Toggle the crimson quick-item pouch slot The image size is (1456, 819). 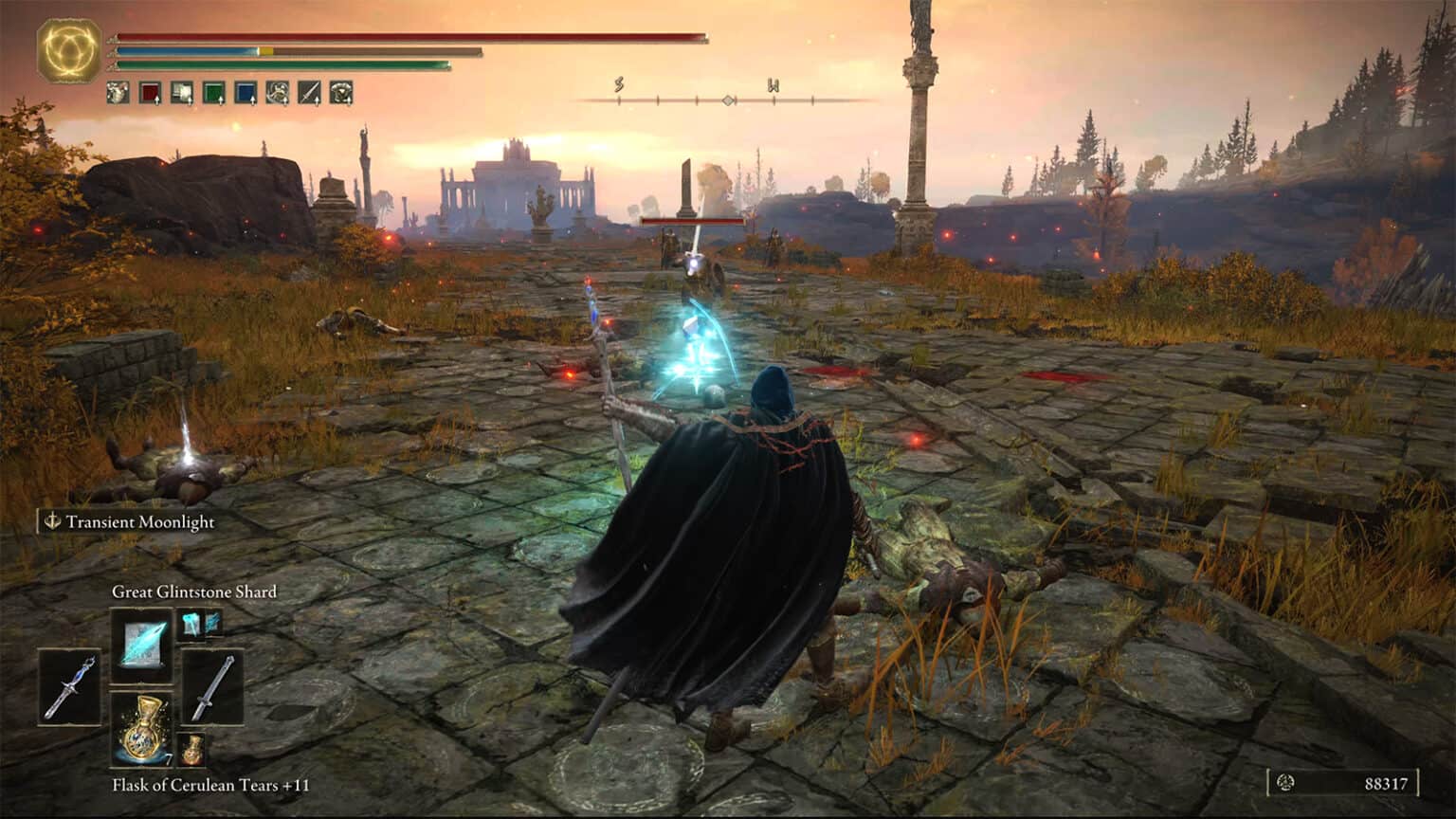click(149, 92)
